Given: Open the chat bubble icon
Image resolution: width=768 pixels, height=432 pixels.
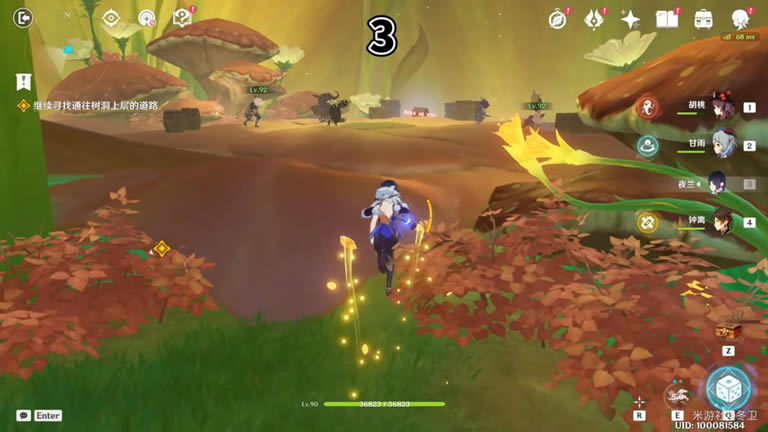Looking at the screenshot, I should (23, 415).
